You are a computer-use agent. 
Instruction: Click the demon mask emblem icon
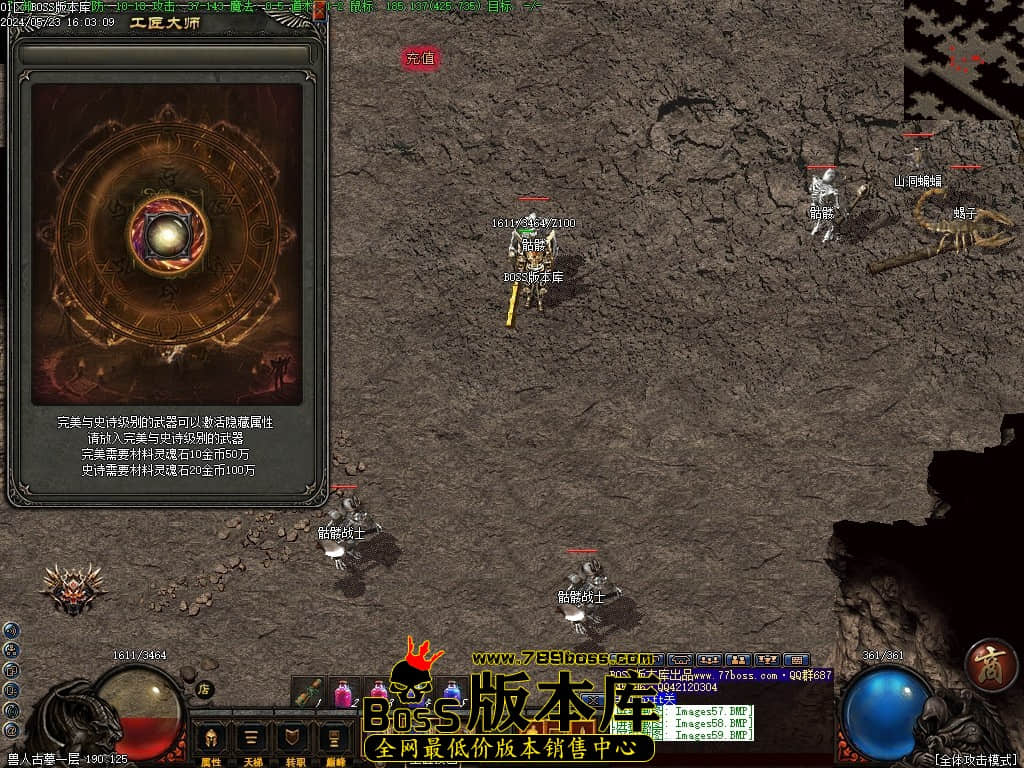(x=72, y=589)
